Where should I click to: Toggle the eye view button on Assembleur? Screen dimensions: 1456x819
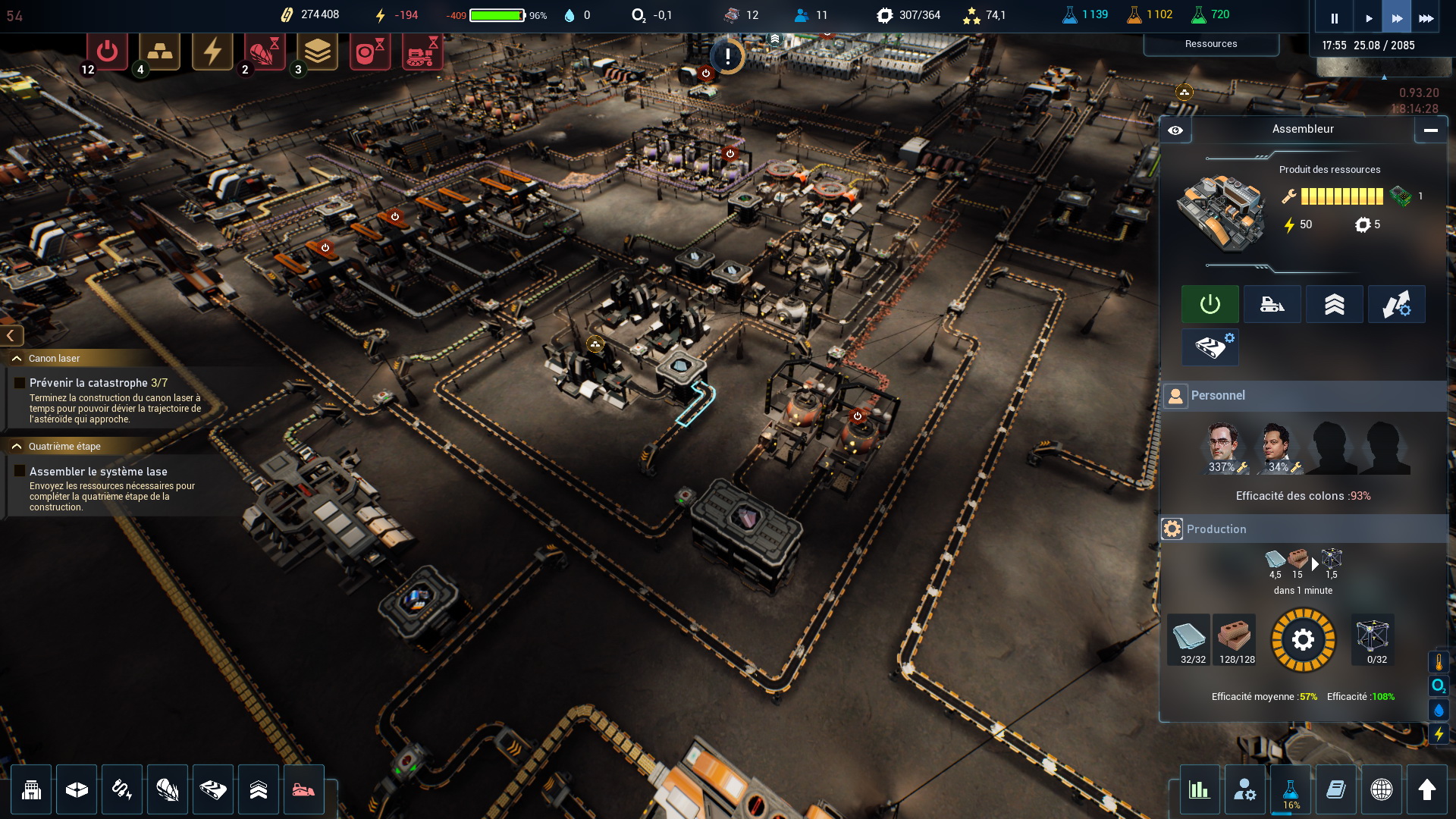pyautogui.click(x=1175, y=130)
